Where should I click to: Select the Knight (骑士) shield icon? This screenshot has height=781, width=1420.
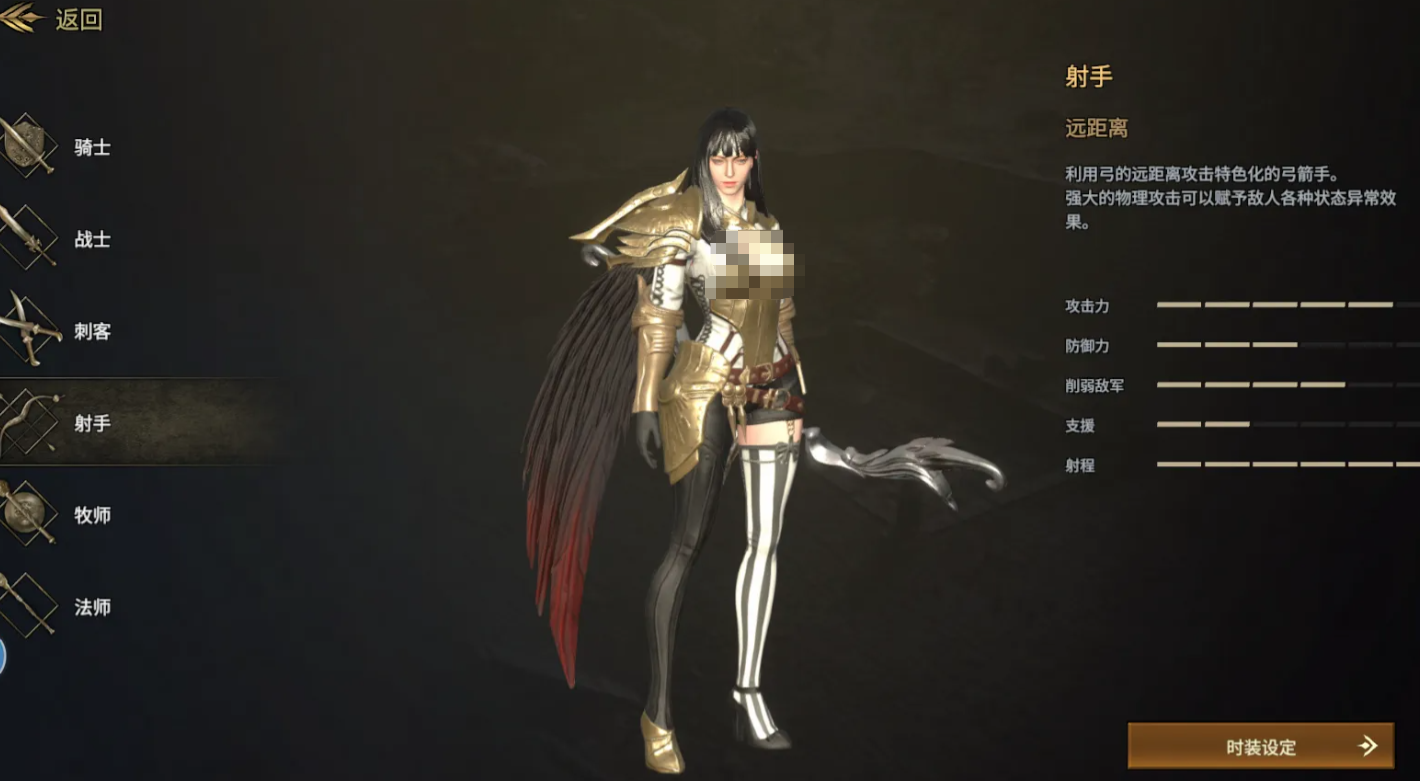[x=25, y=145]
